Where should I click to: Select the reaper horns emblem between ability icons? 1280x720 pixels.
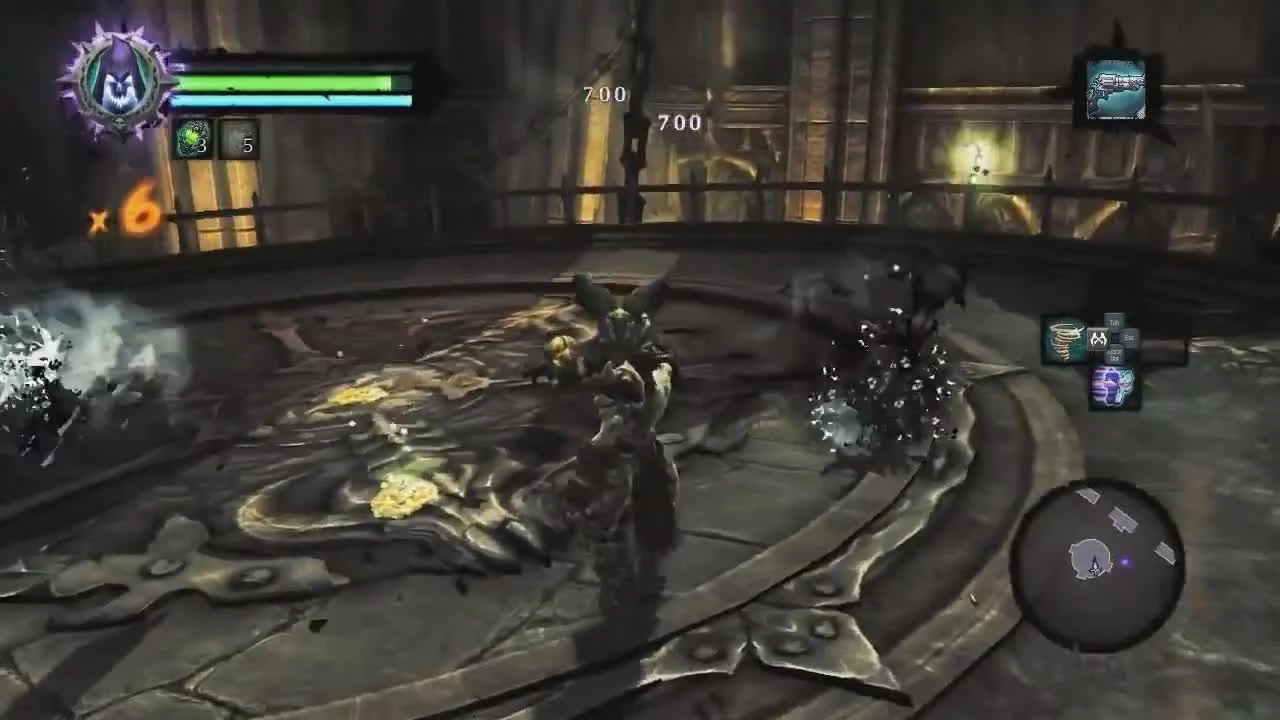pos(1099,338)
